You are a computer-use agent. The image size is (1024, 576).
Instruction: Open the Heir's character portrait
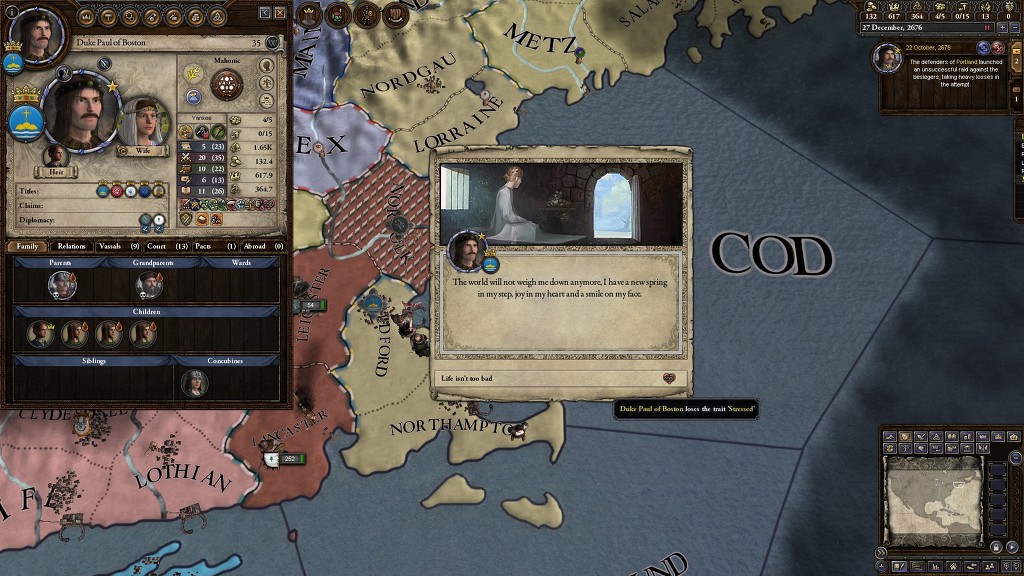(56, 156)
